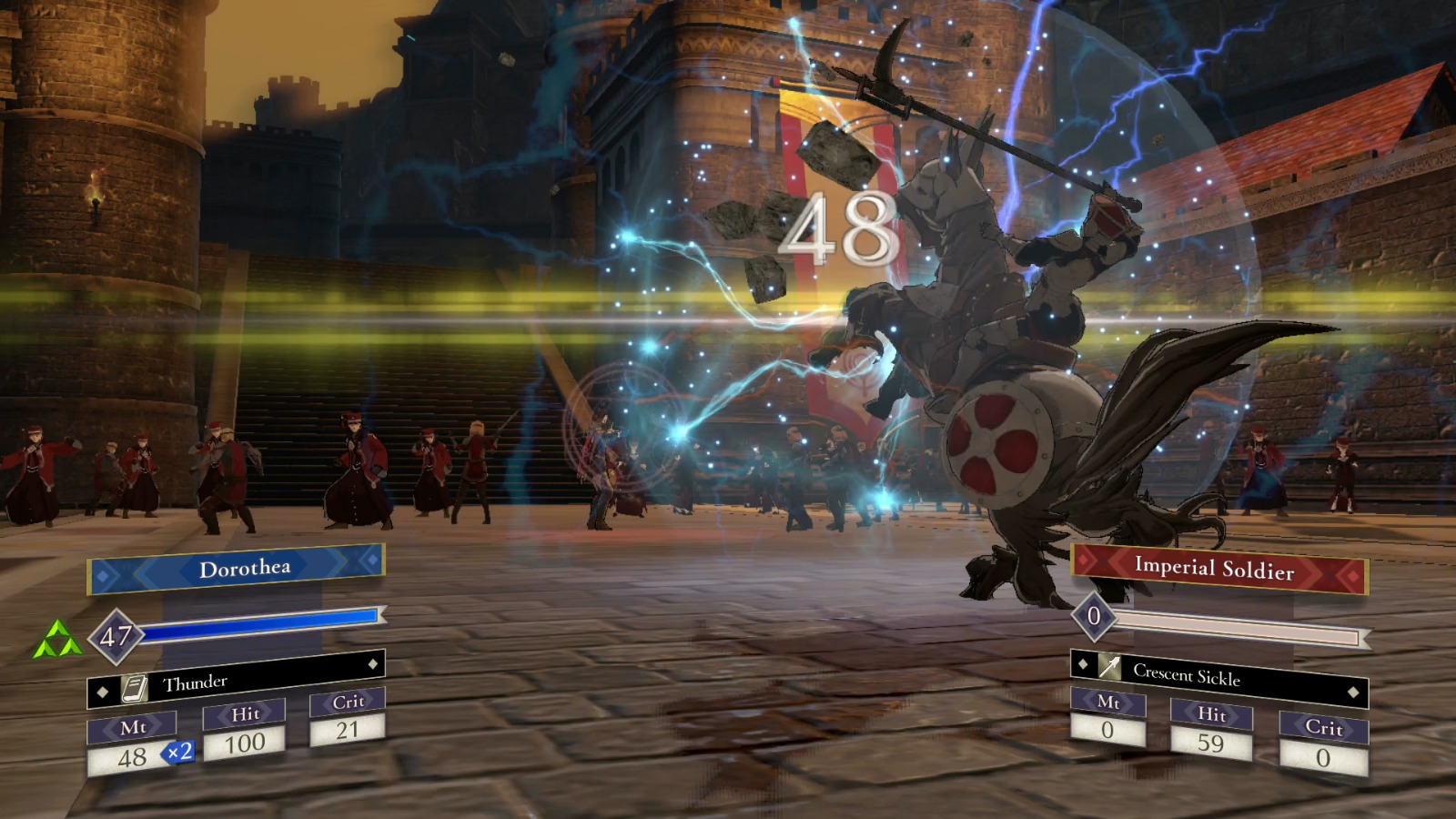Viewport: 1456px width, 819px height.
Task: Select the Imperial Soldier name banner
Action: pos(1218,569)
